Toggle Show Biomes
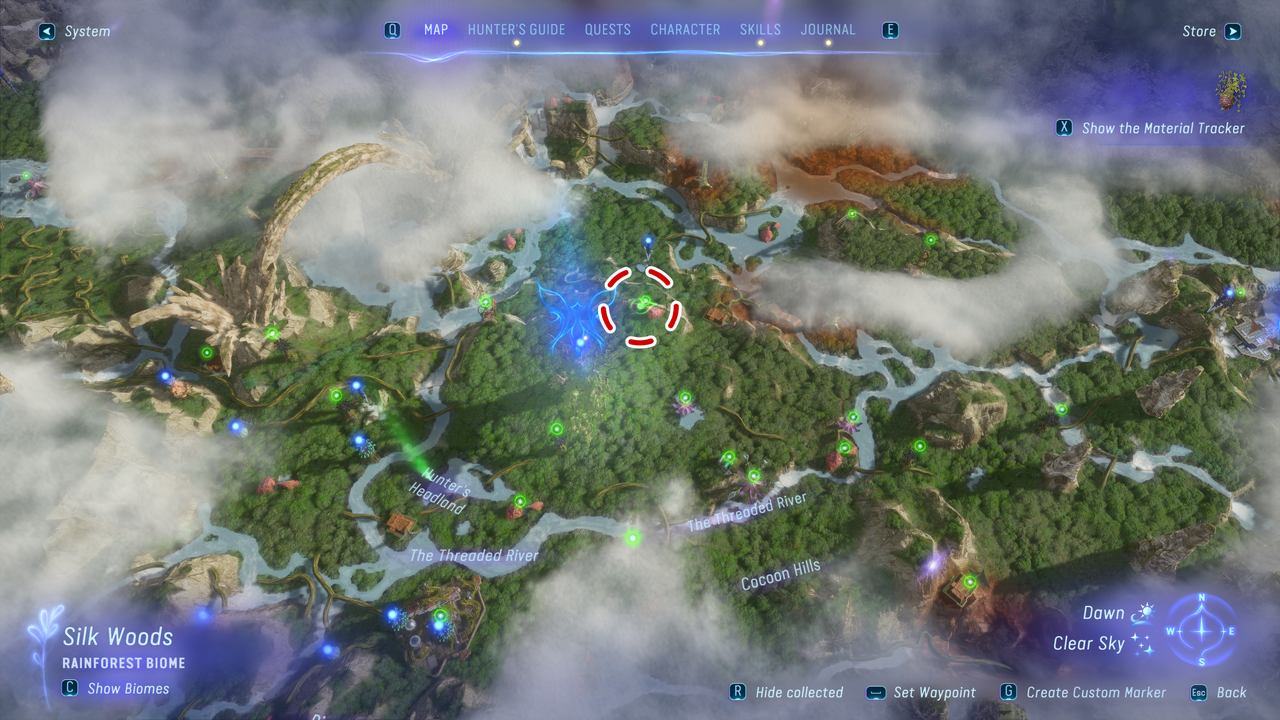 click(117, 688)
